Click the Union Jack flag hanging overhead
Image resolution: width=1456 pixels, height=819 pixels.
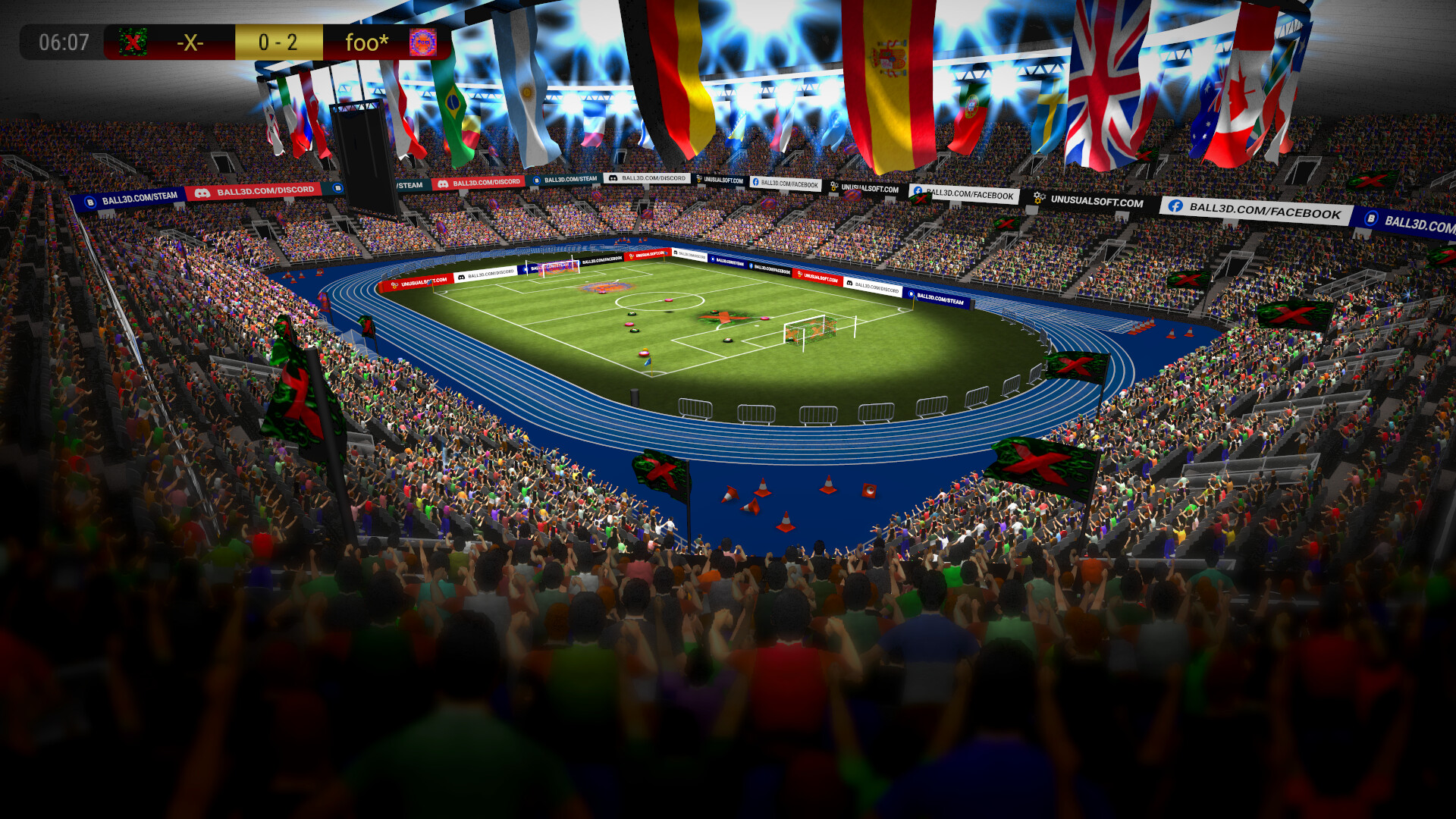point(1103,83)
